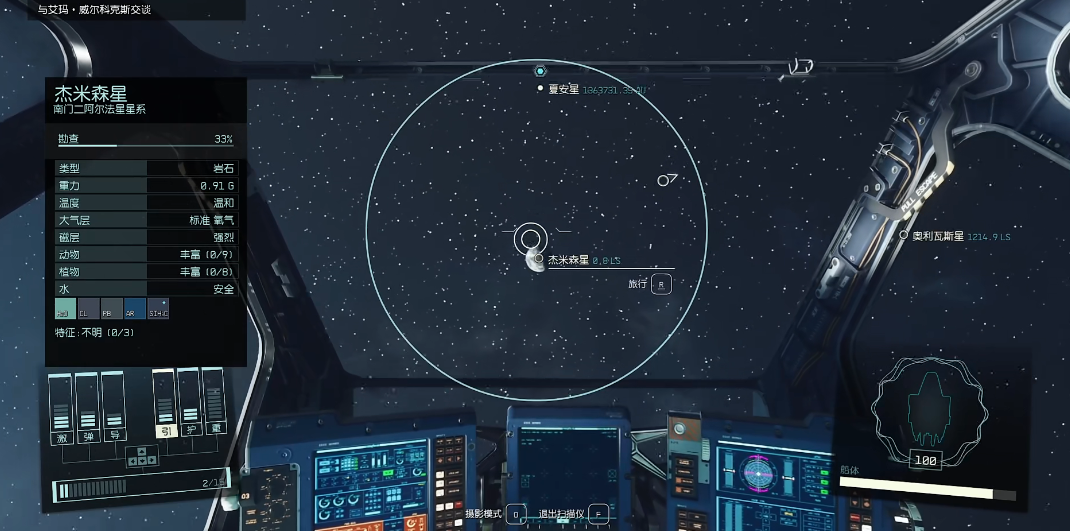
Task: Select the 夏安星 planet marker
Action: tap(541, 88)
